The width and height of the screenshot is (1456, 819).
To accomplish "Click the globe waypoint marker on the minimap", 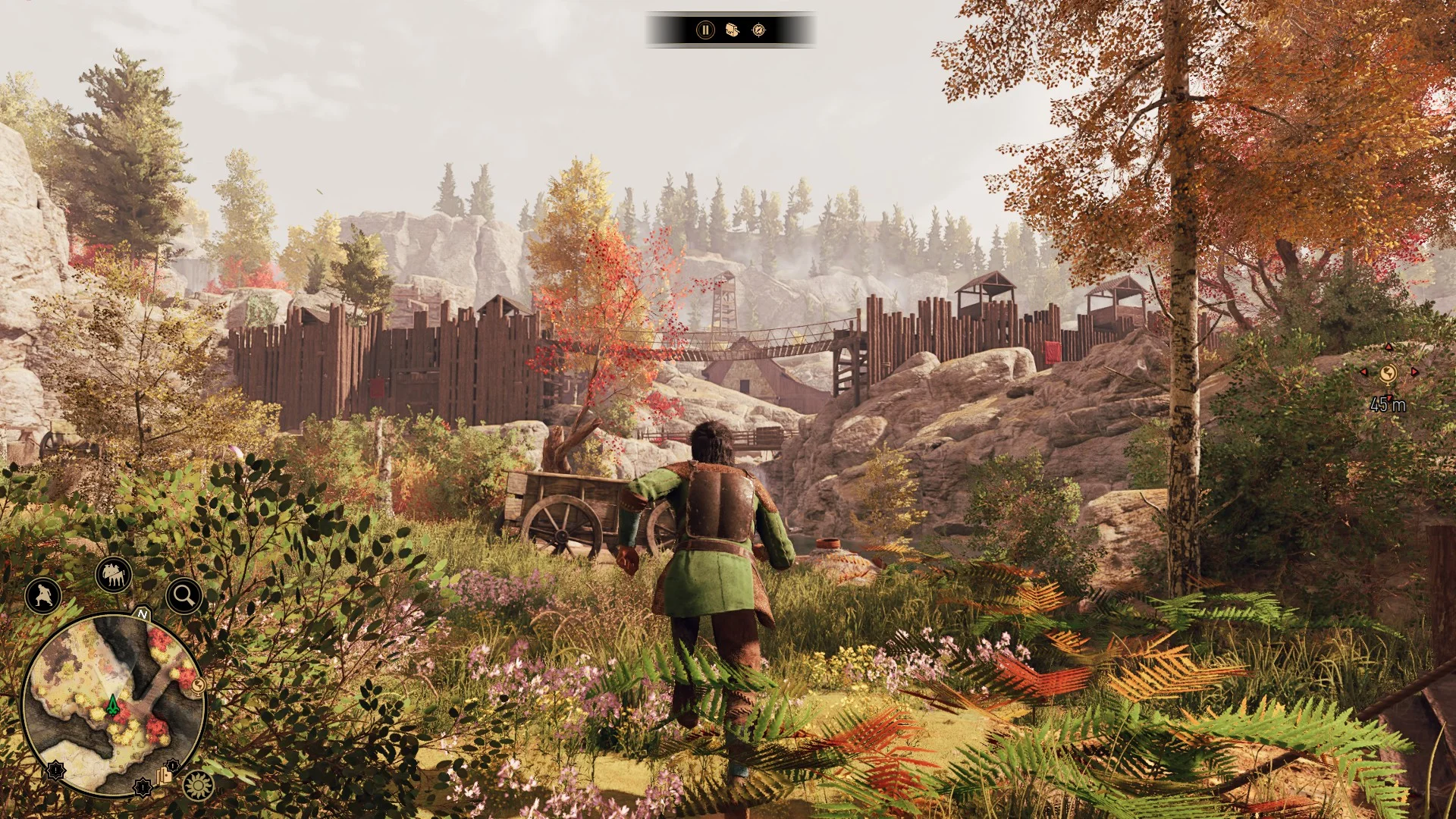I will (x=197, y=686).
